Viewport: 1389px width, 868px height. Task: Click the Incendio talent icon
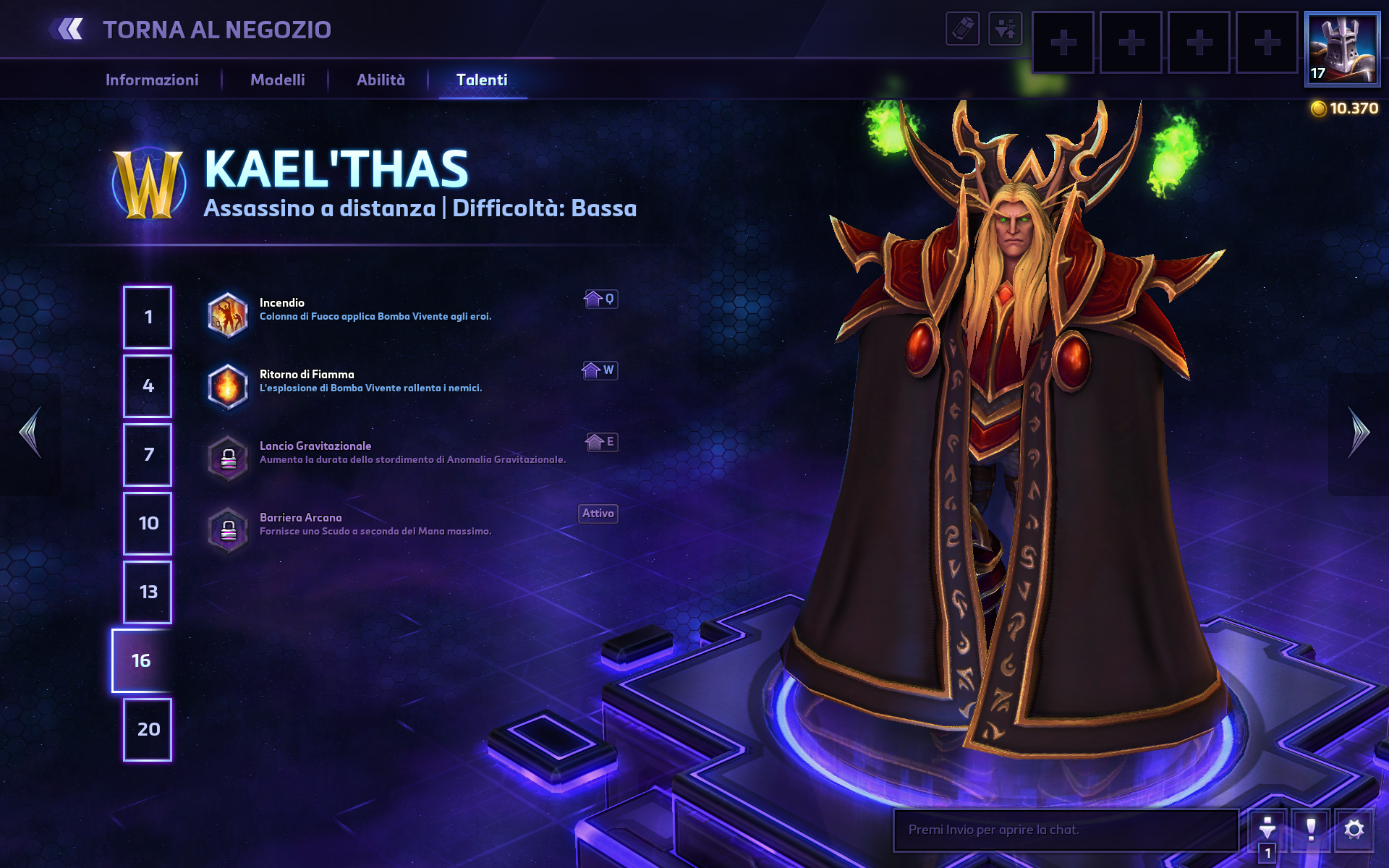point(228,315)
